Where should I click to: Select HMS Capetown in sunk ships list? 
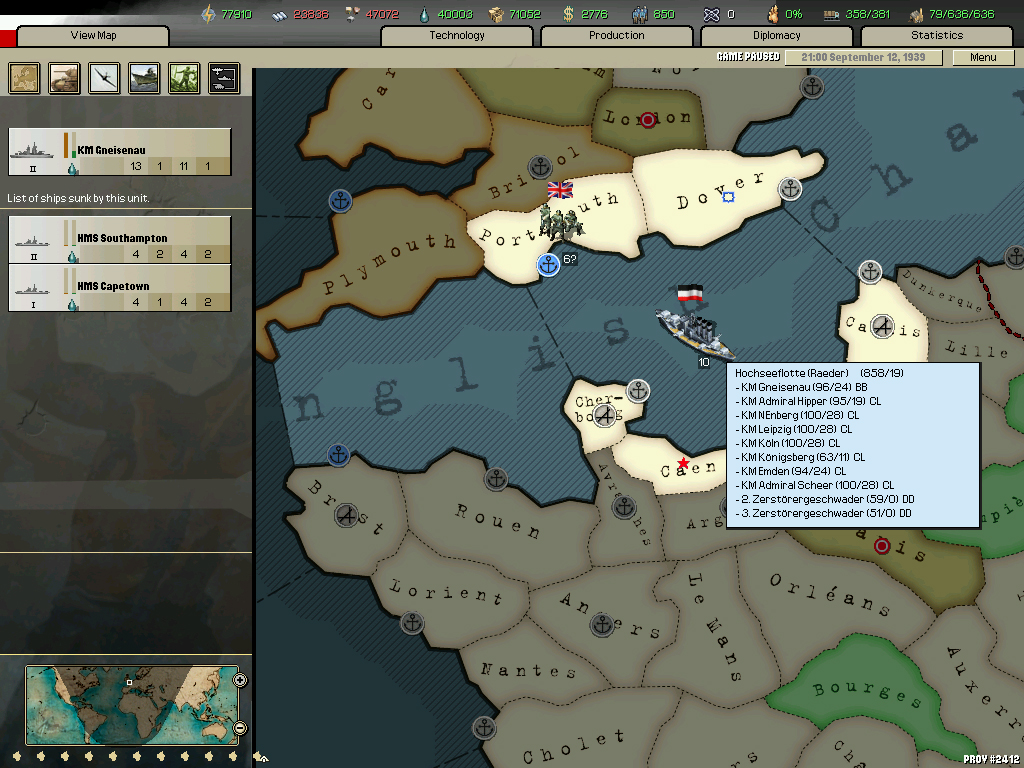(119, 288)
